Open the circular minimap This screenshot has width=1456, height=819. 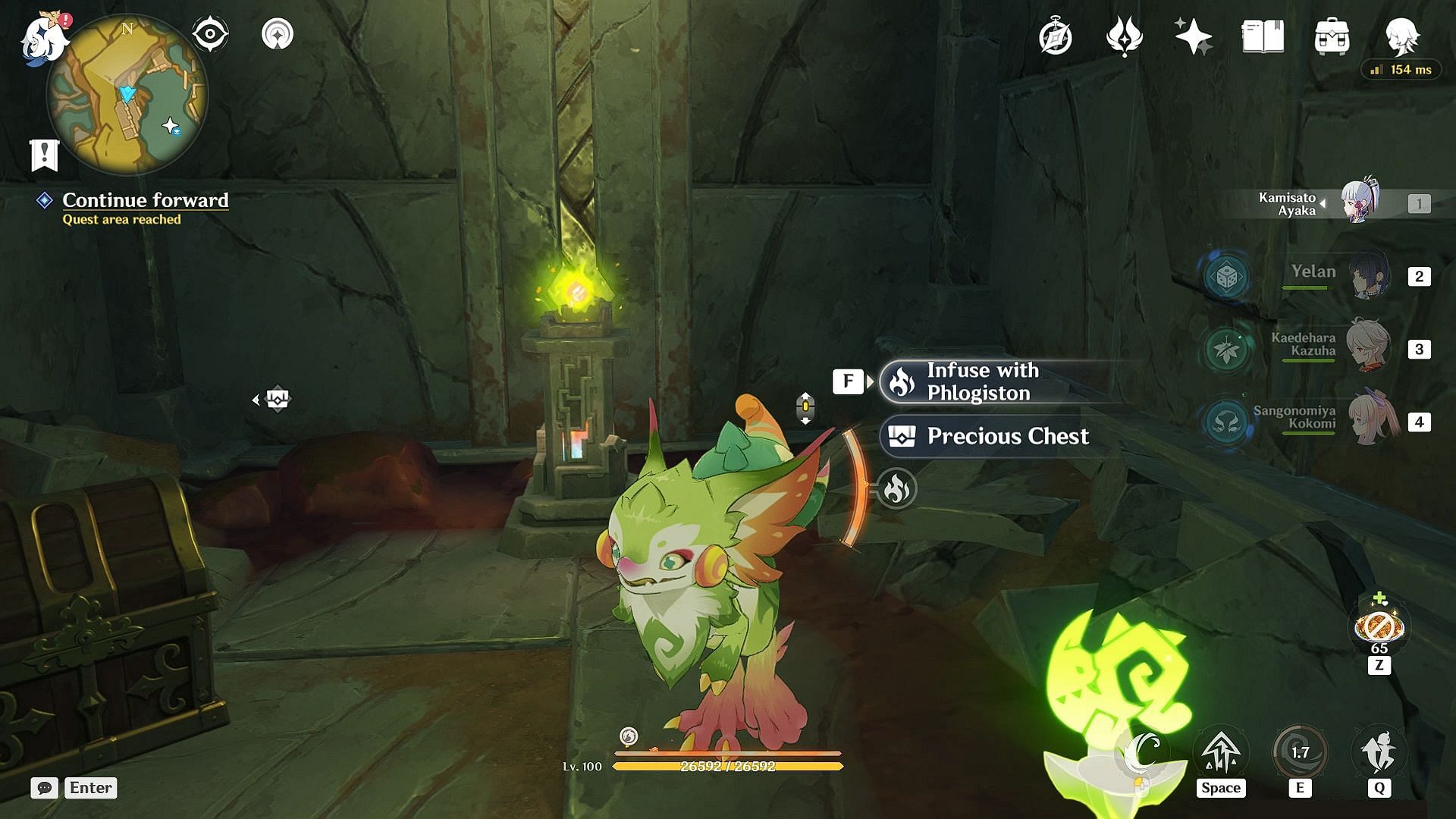[x=127, y=95]
